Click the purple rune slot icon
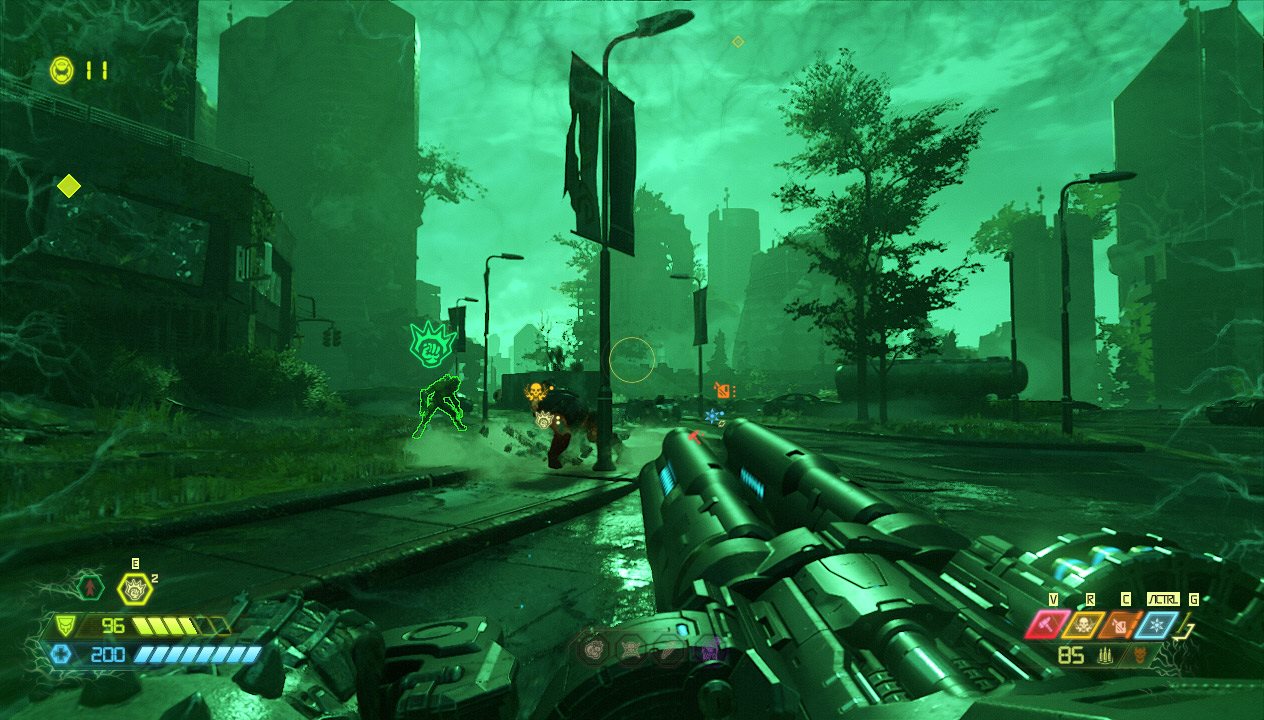Viewport: 1264px width, 720px height. (x=708, y=651)
